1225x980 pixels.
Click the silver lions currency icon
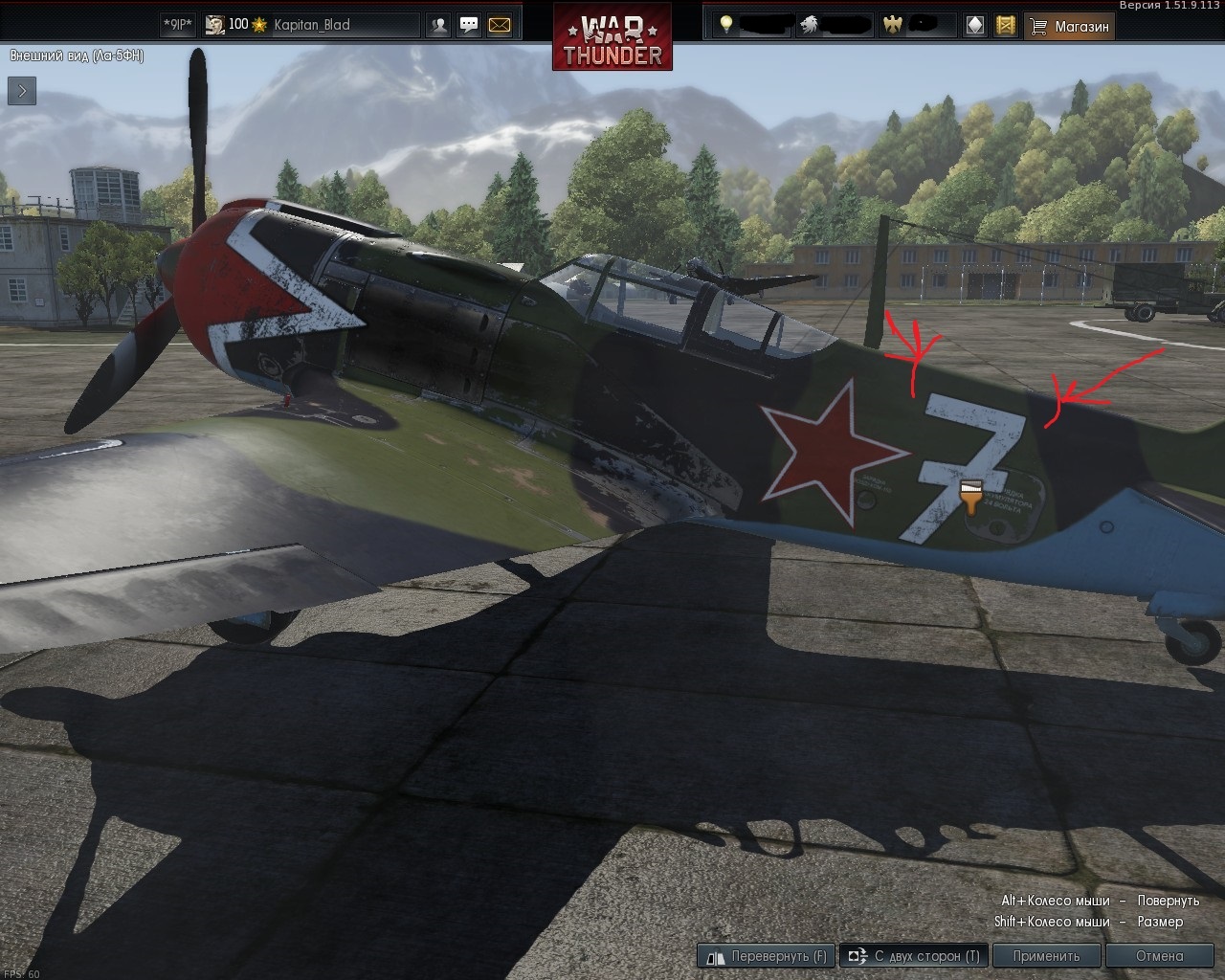(809, 25)
